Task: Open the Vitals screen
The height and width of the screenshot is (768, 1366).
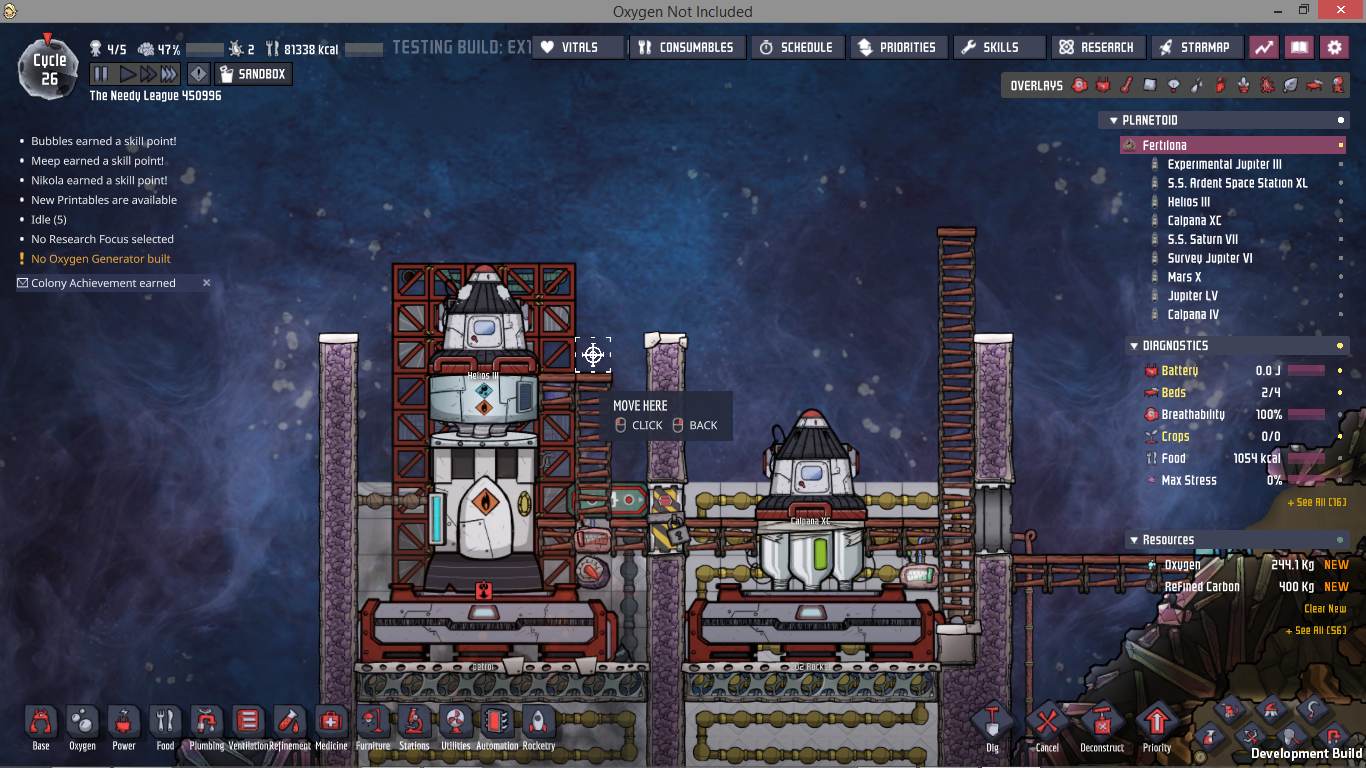Action: (x=578, y=47)
